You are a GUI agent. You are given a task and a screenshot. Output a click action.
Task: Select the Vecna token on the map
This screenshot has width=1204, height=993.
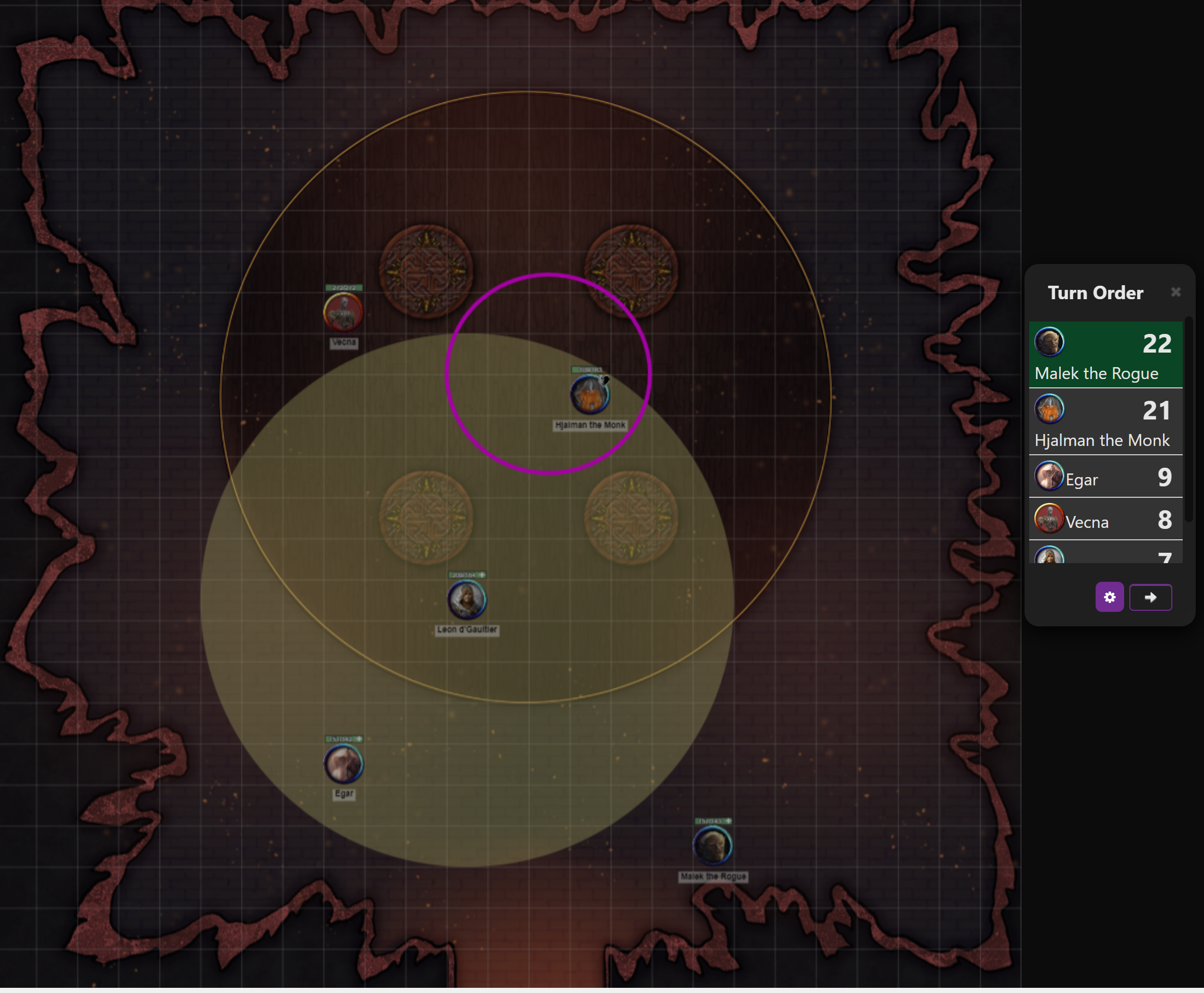(x=343, y=312)
